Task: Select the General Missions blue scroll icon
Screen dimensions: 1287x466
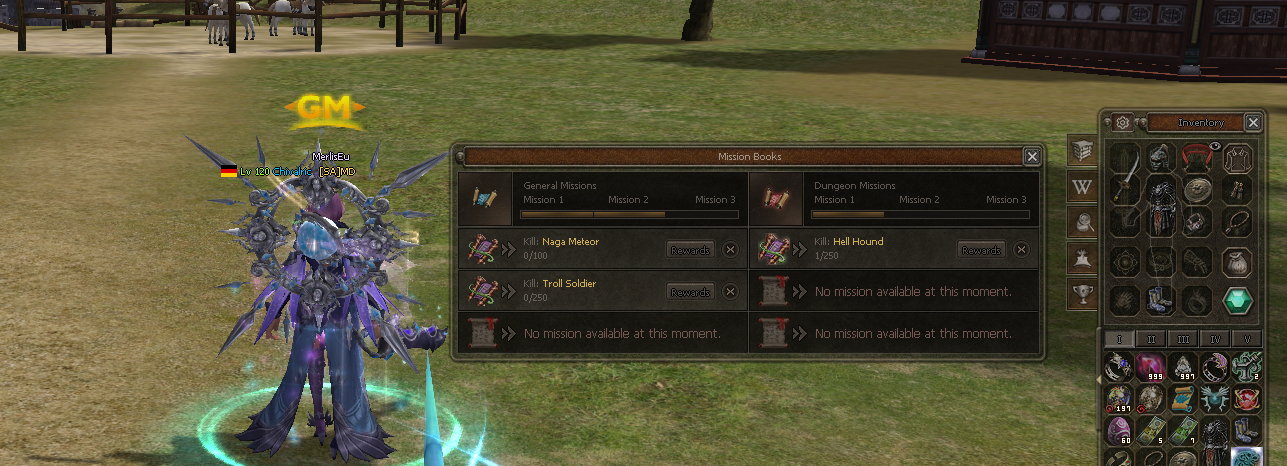Action: tap(486, 198)
